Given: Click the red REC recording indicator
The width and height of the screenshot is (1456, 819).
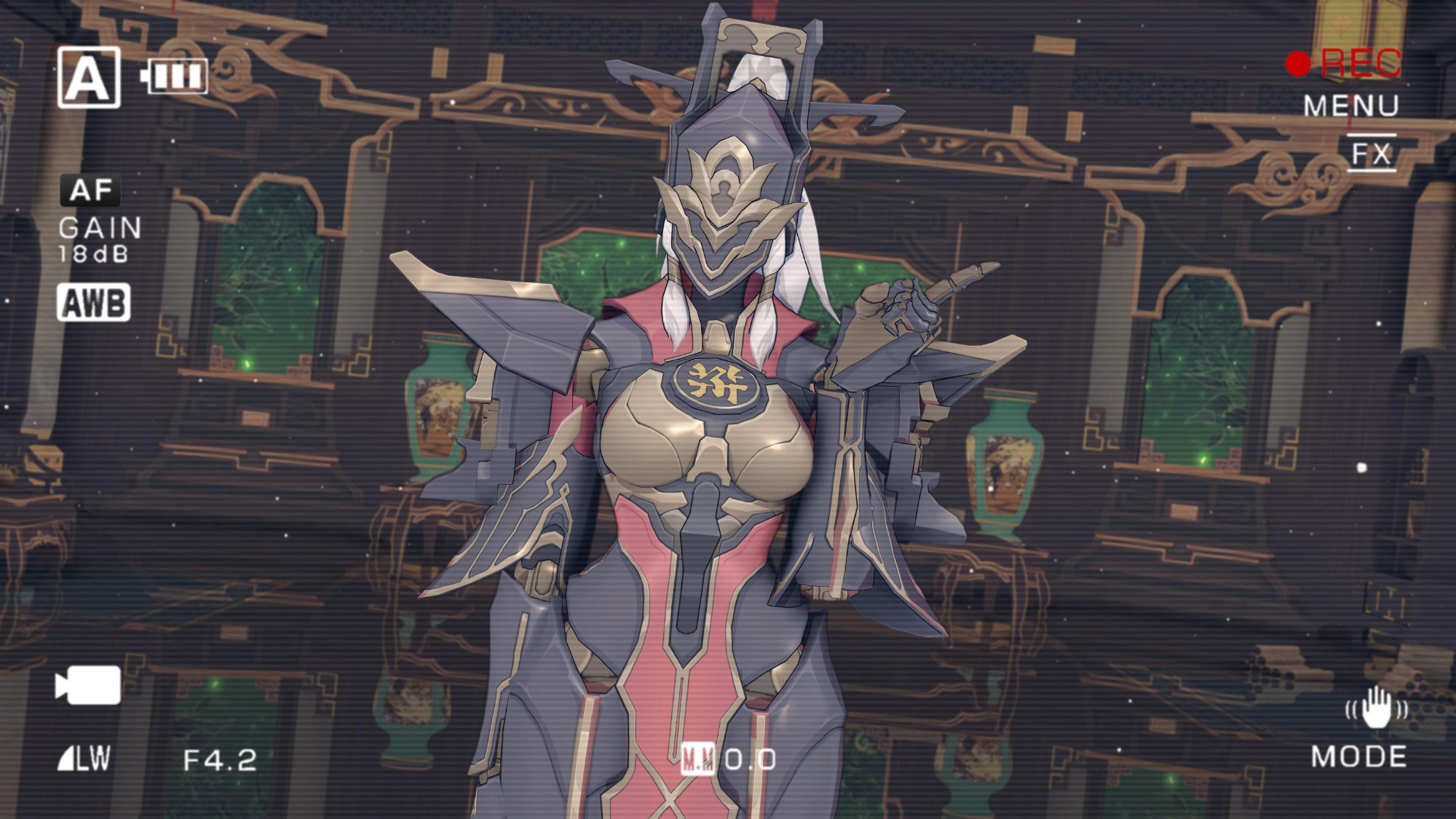Looking at the screenshot, I should (x=1344, y=63).
